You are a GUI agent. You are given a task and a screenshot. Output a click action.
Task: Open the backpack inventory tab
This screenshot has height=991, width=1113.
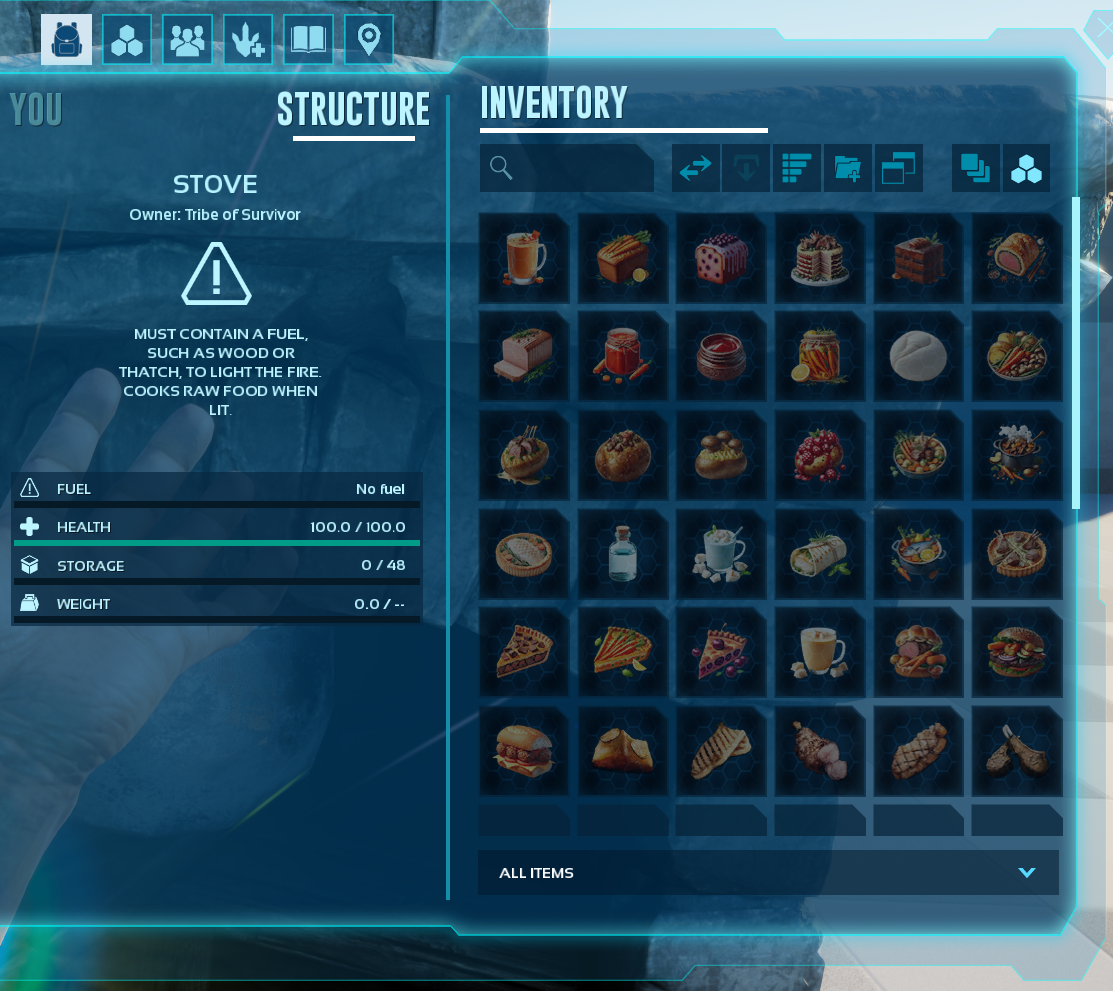click(x=66, y=40)
